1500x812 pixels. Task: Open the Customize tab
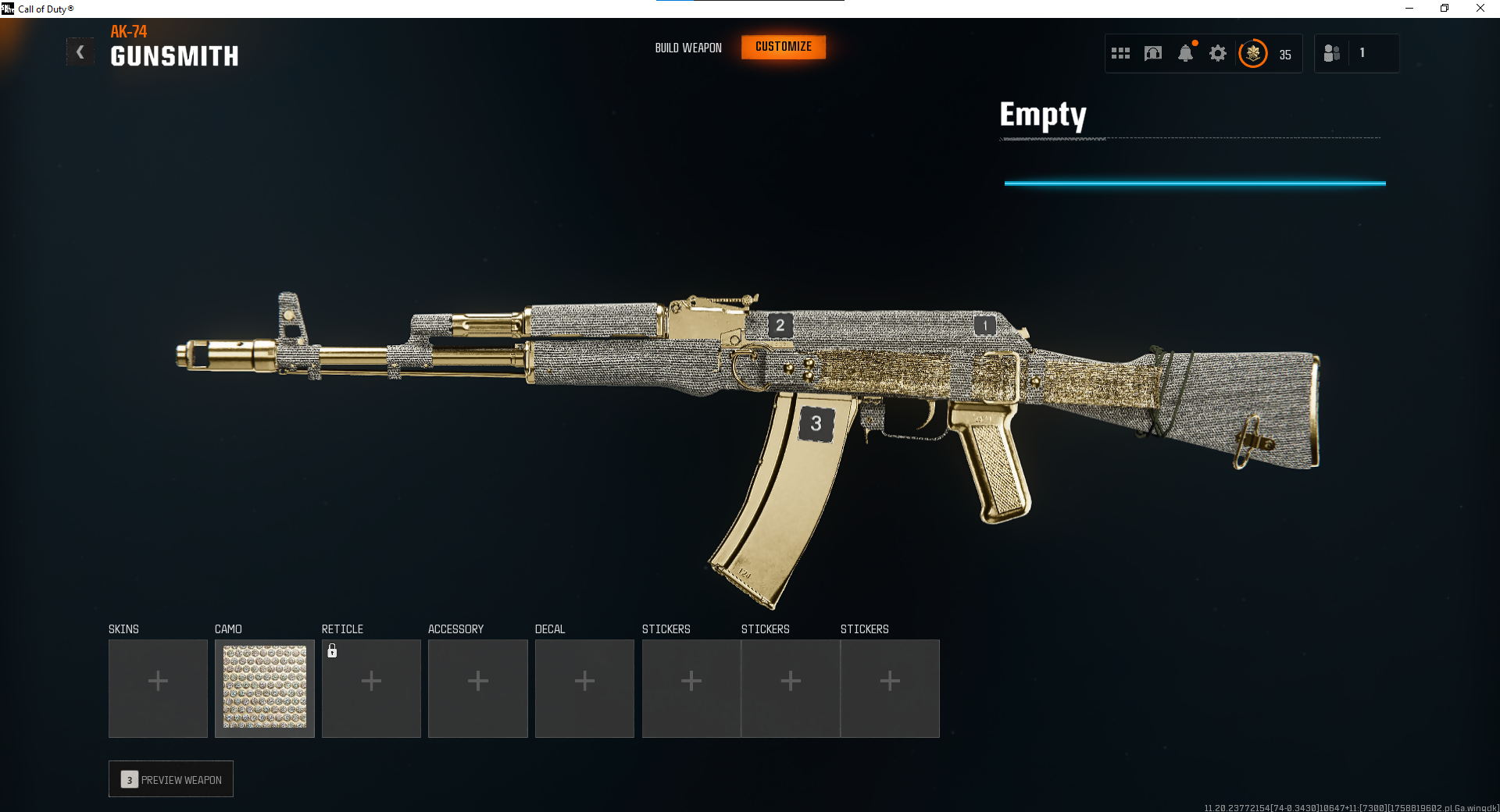pyautogui.click(x=783, y=47)
